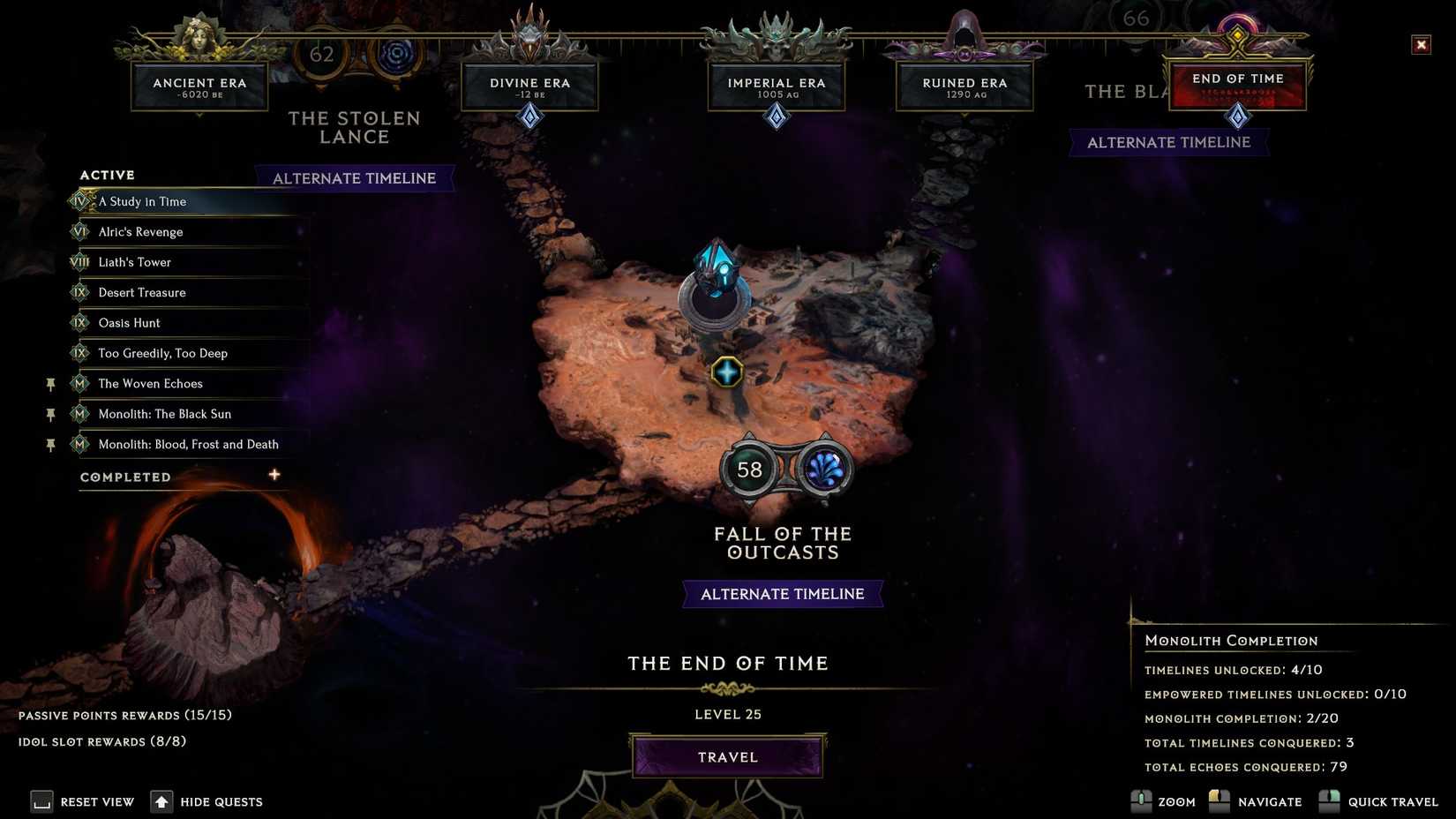Unpin The Woven Echoes quest
This screenshot has width=1456, height=819.
pos(50,384)
